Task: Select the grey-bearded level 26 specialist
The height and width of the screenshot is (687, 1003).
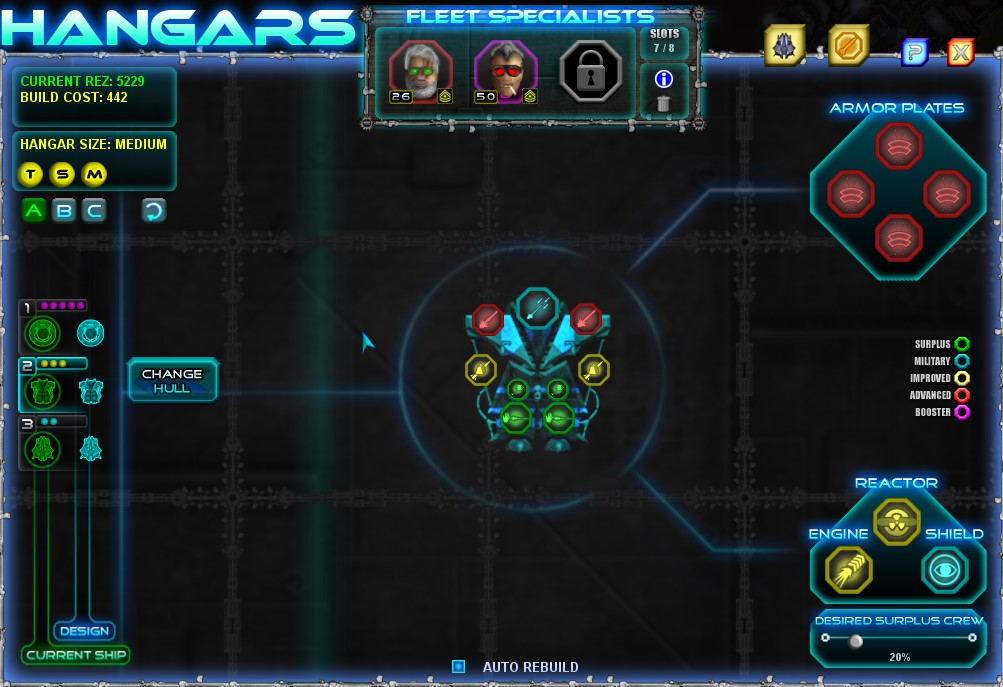Action: click(420, 71)
